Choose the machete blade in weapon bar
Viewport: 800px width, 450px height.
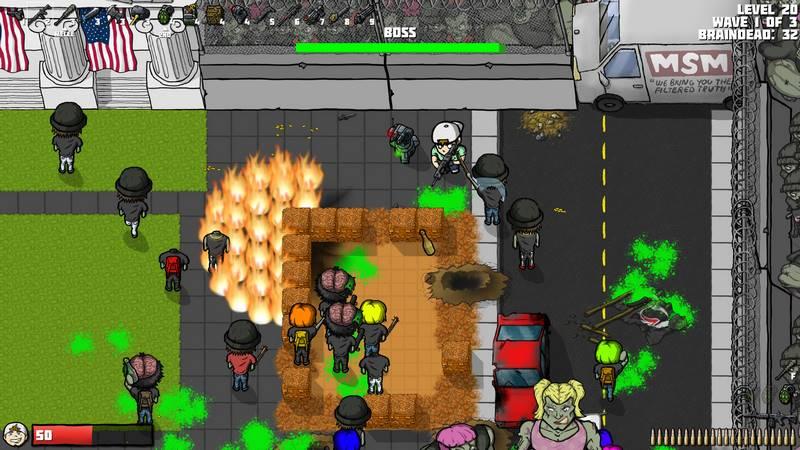pos(89,13)
